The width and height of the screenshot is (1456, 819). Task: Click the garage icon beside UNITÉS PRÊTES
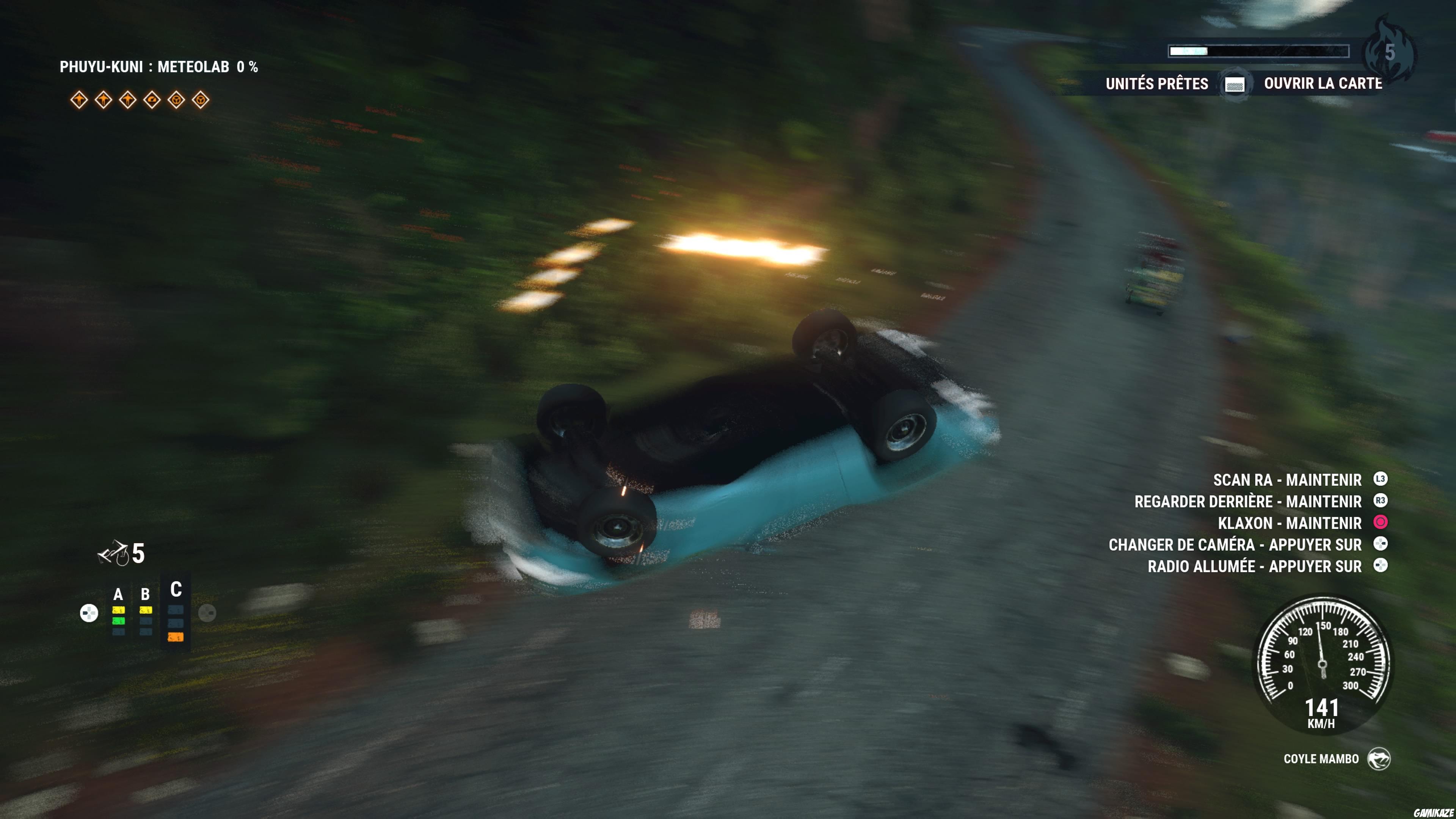pyautogui.click(x=1235, y=84)
